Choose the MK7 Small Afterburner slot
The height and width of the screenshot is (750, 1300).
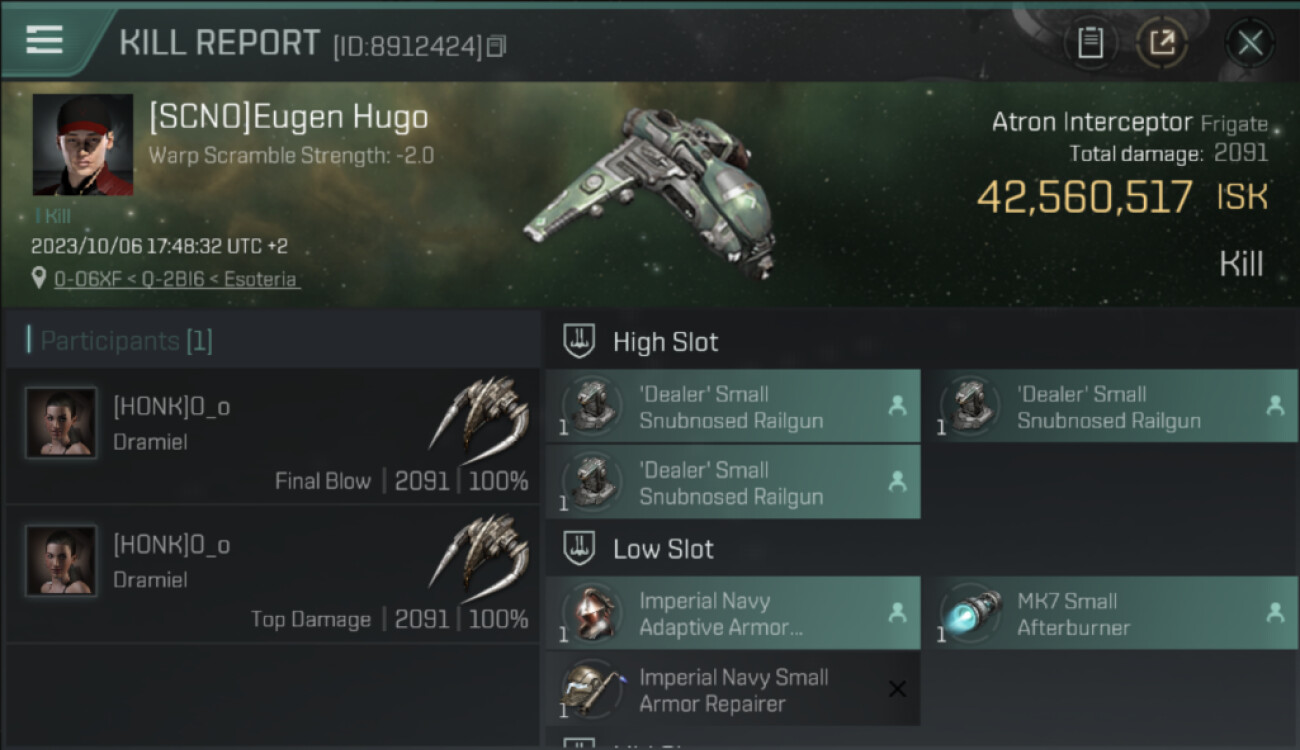[x=1110, y=614]
